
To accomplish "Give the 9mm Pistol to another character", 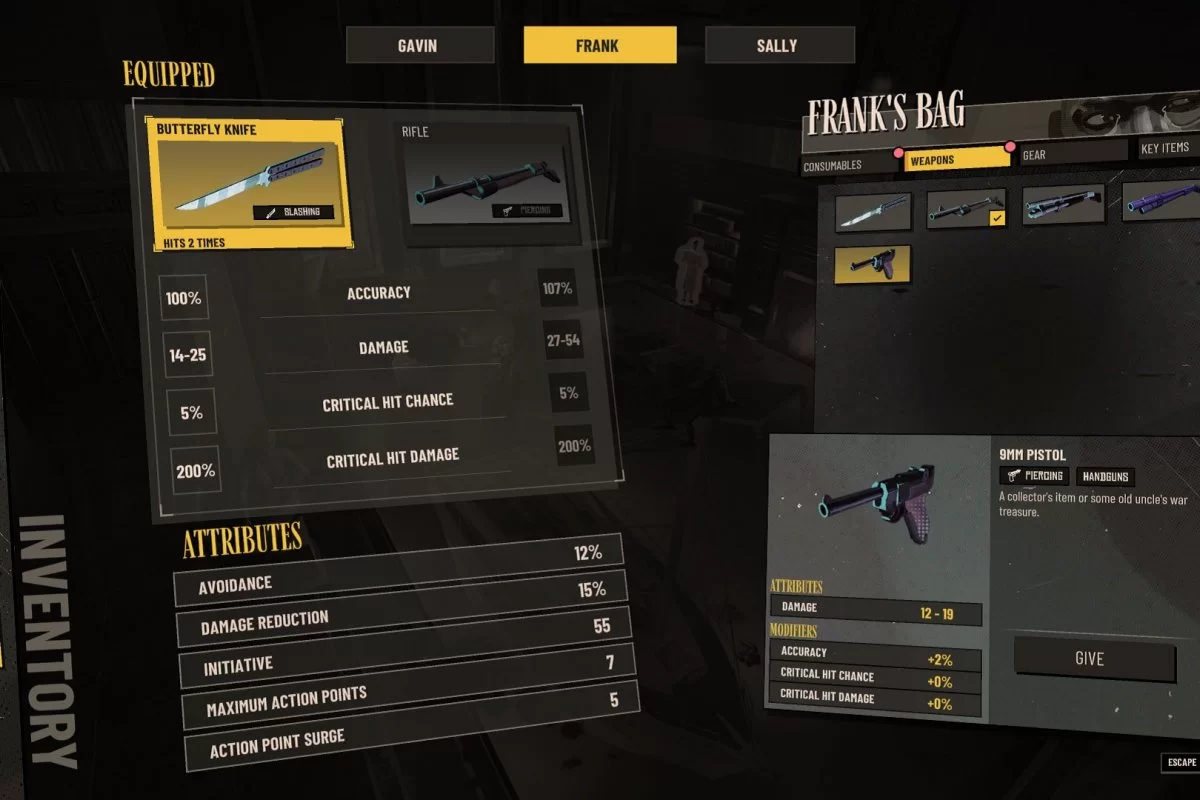I will pyautogui.click(x=1094, y=659).
